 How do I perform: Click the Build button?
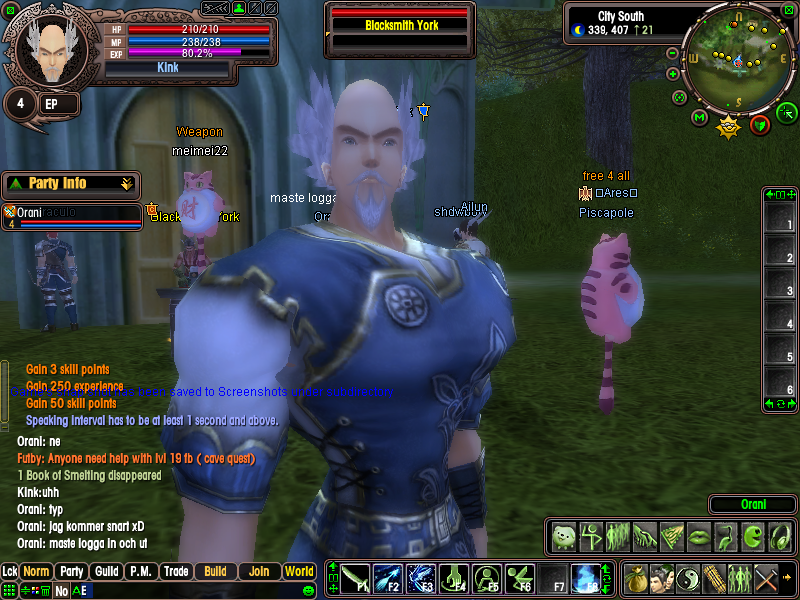coord(215,572)
